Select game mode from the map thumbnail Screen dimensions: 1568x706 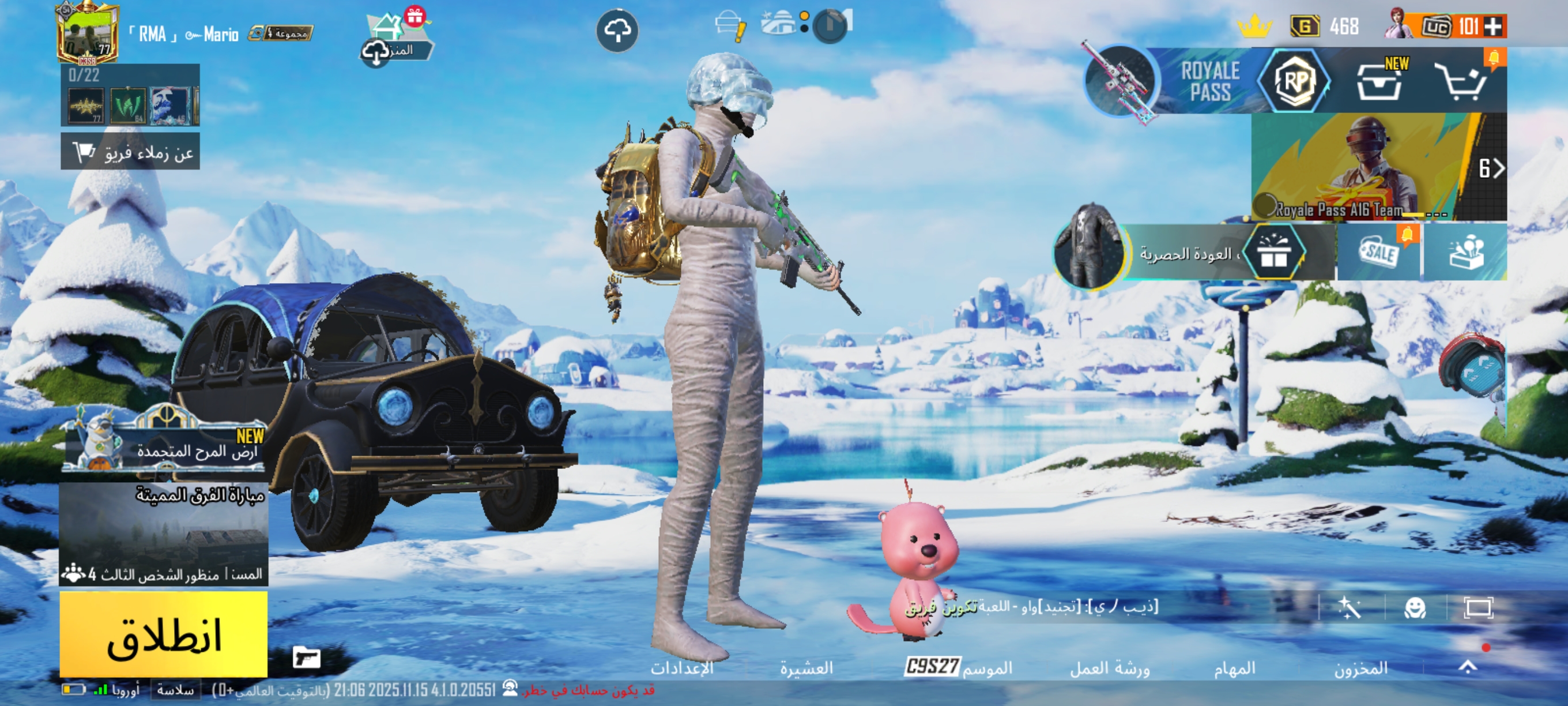[163, 534]
